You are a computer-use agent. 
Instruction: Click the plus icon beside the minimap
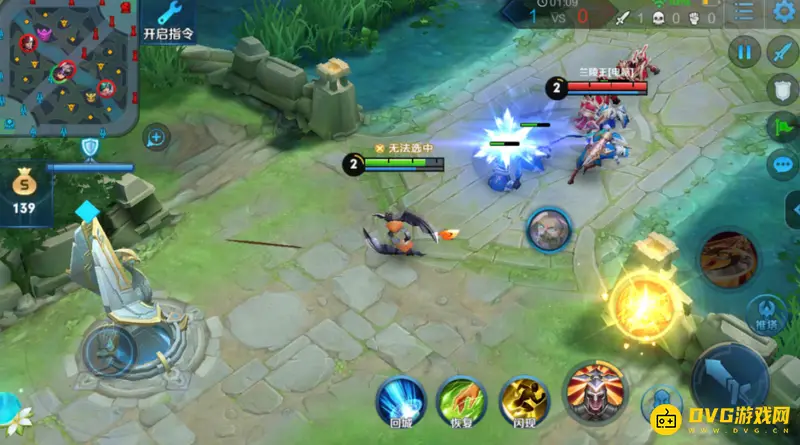156,137
